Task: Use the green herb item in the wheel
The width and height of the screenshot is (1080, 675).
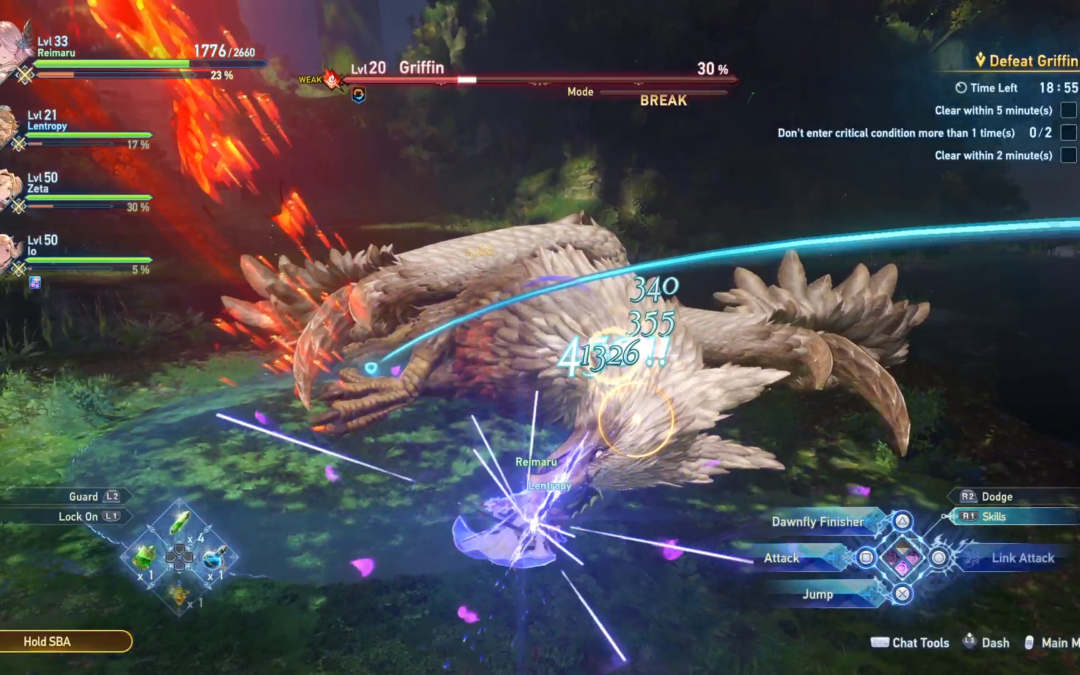Action: pos(180,523)
